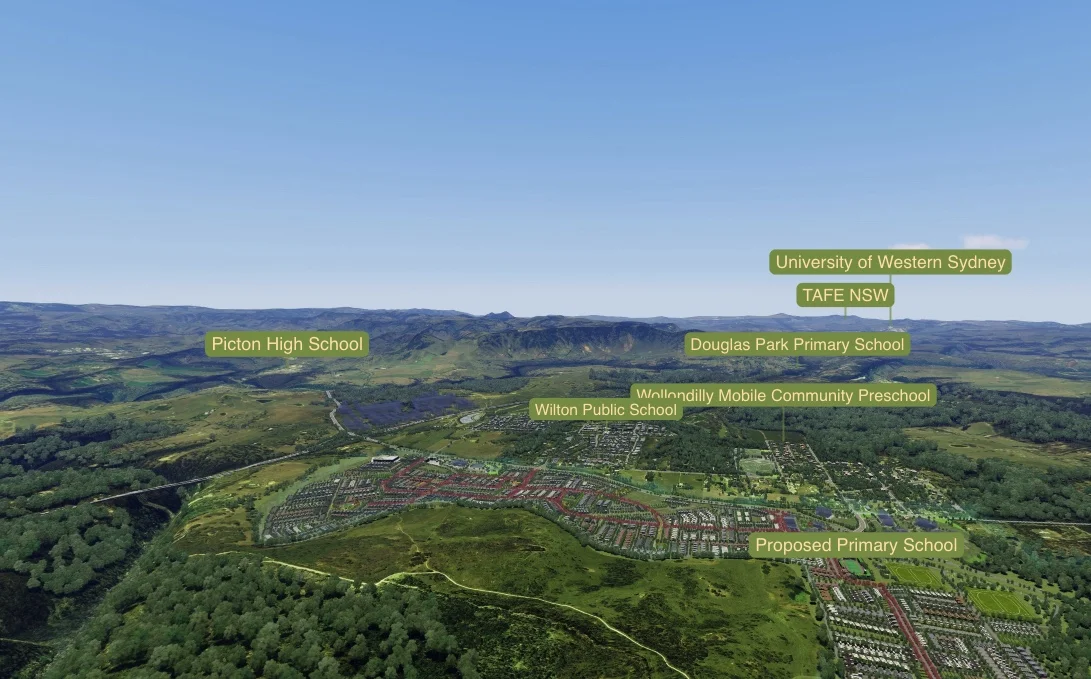Click the TAFE NSW map label

click(845, 295)
